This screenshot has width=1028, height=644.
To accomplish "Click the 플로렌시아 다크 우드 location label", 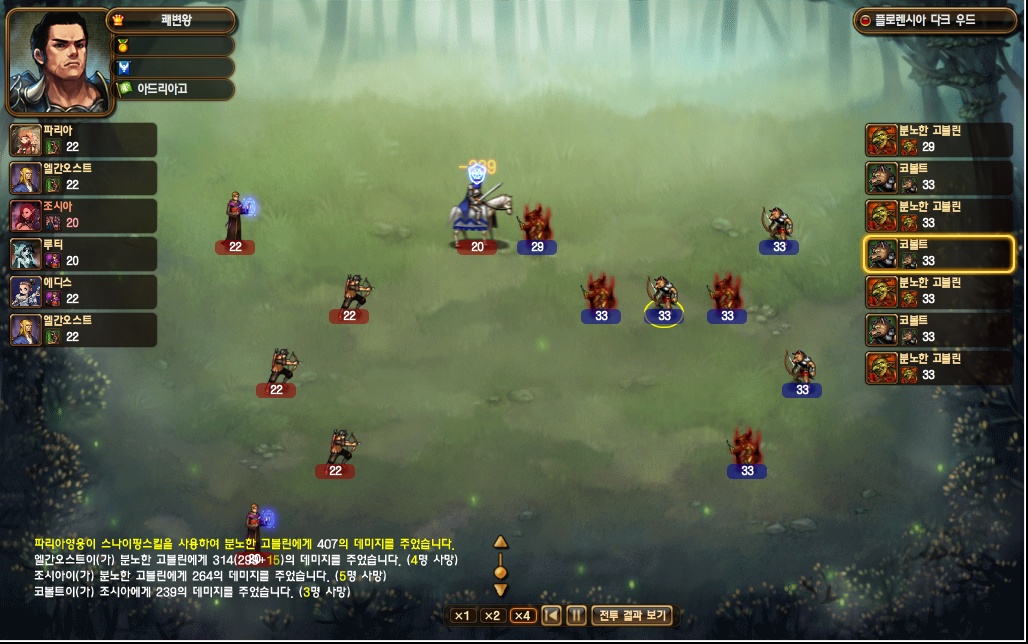I will 931,20.
